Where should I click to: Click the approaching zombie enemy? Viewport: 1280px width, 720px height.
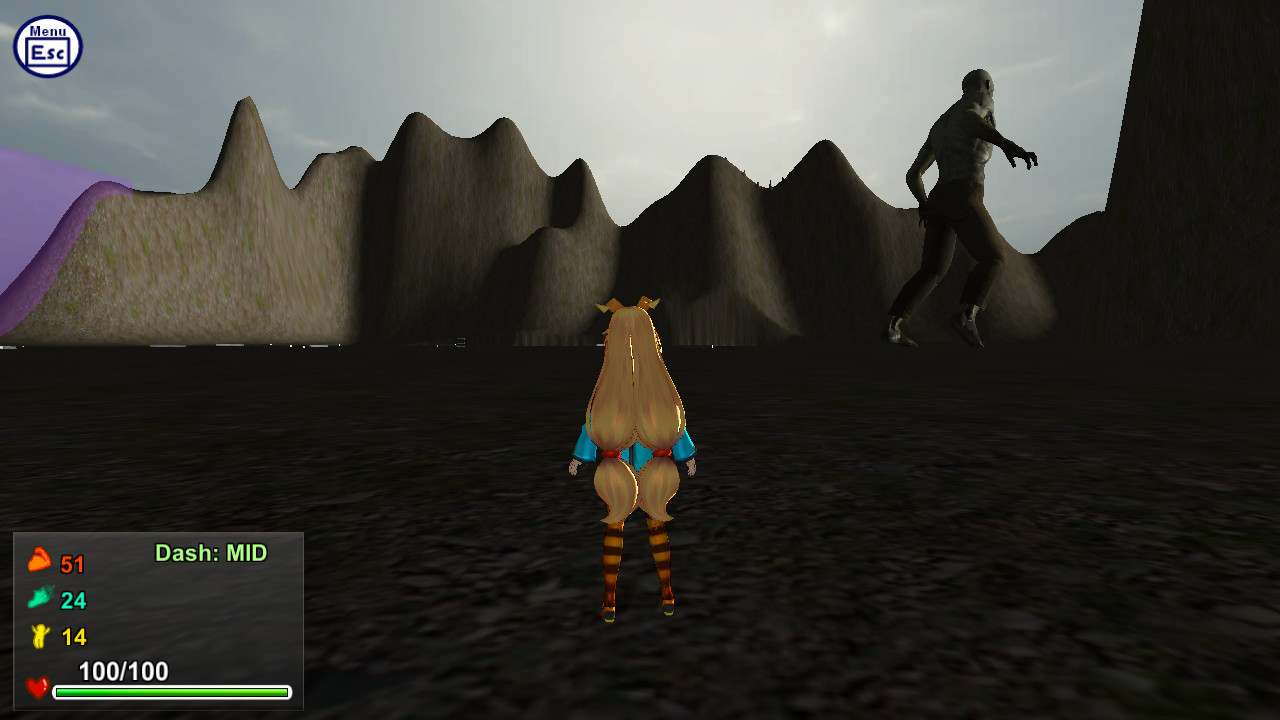click(x=960, y=190)
